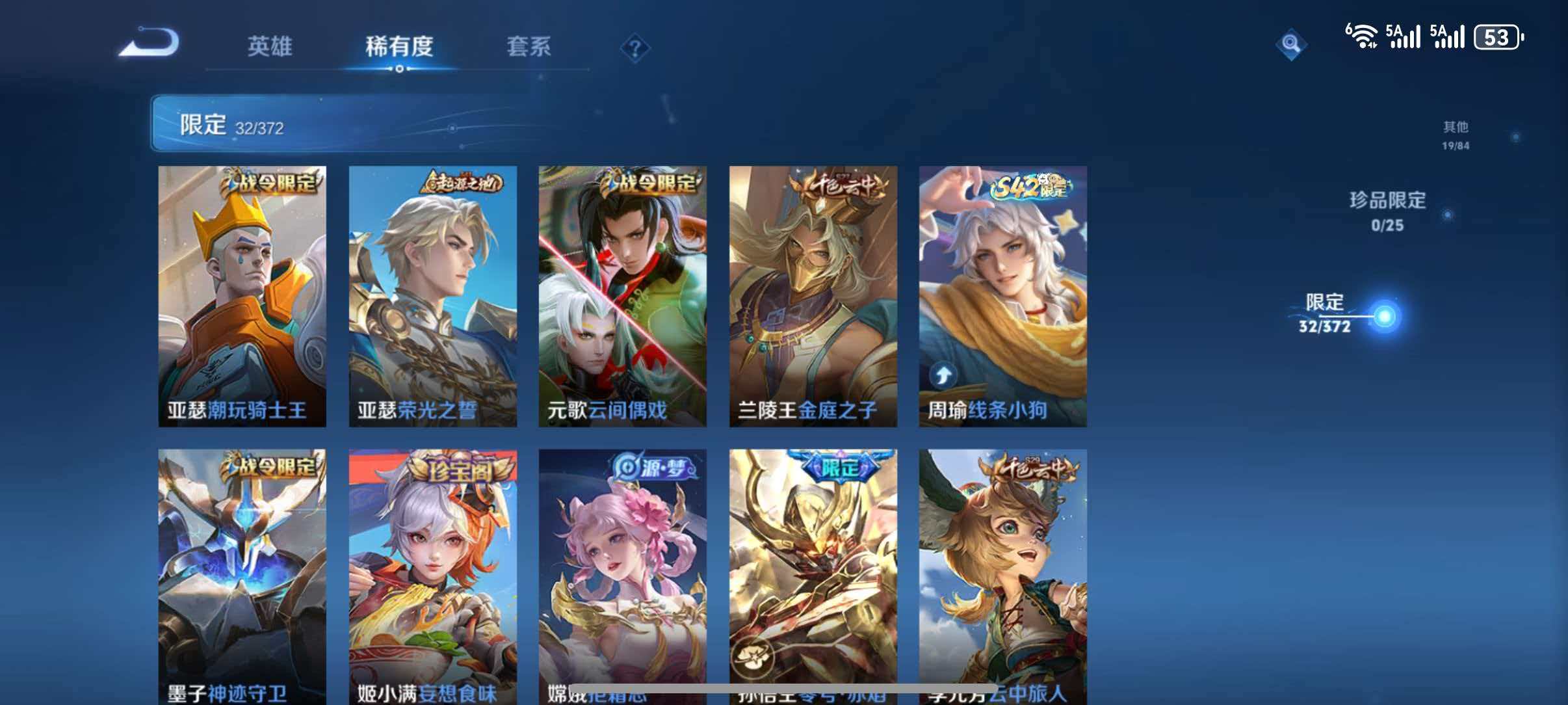Open the search magnifier icon
Viewport: 1568px width, 705px height.
point(1294,44)
